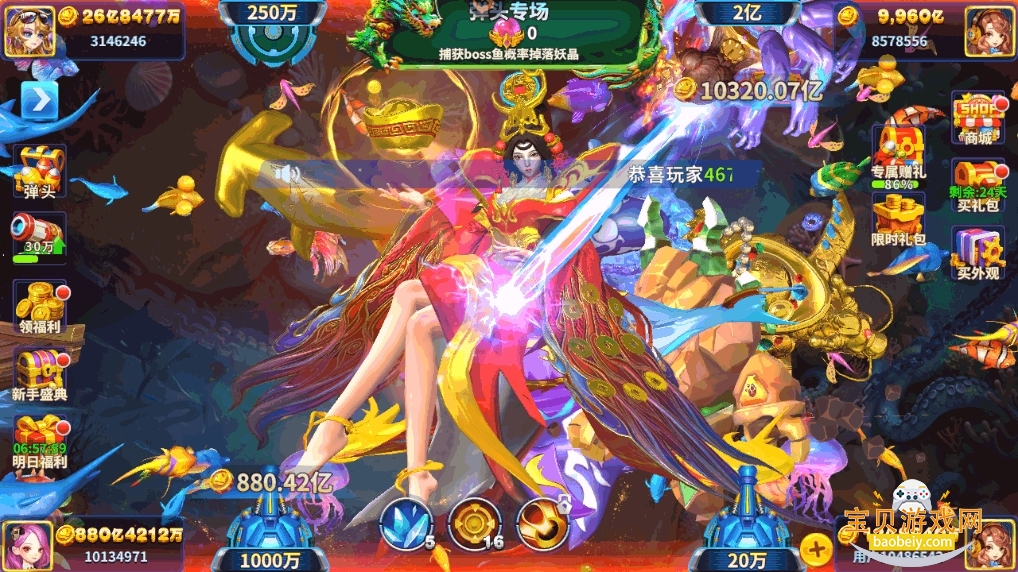Claim rewards via 领福利 coins icon
Image resolution: width=1018 pixels, height=572 pixels.
(39, 303)
